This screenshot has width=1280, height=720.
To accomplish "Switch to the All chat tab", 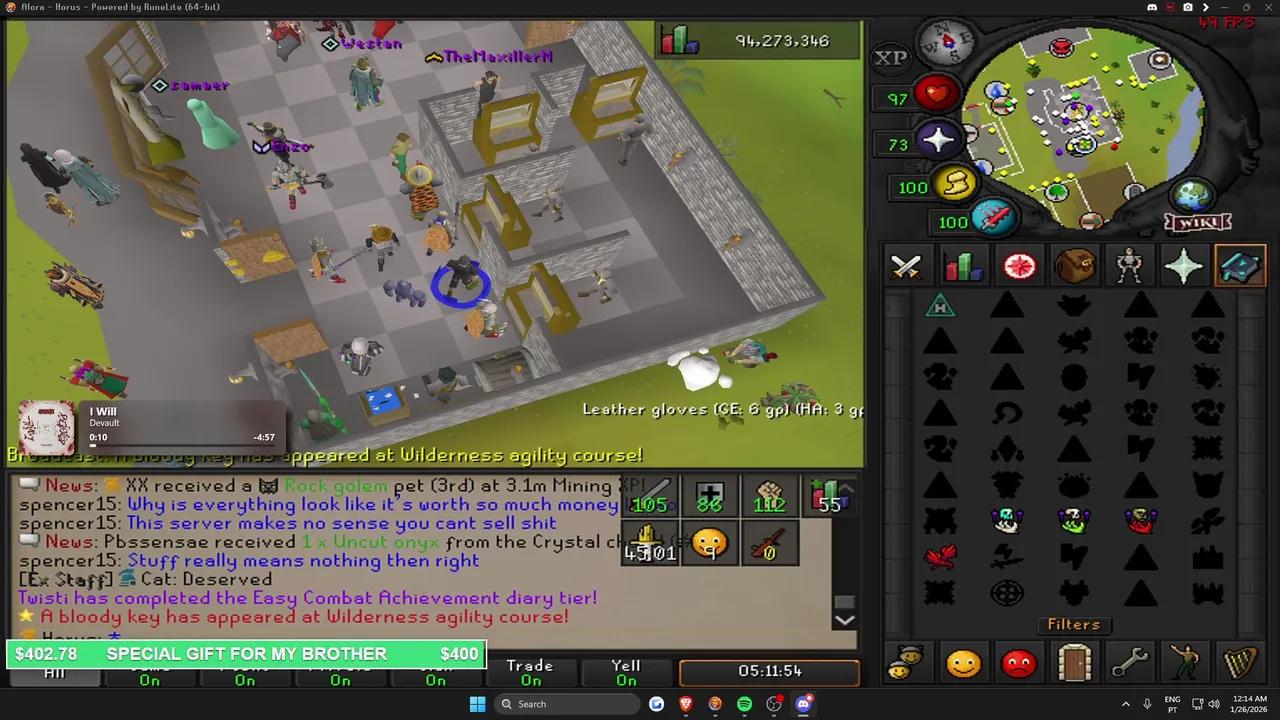I will (x=54, y=672).
